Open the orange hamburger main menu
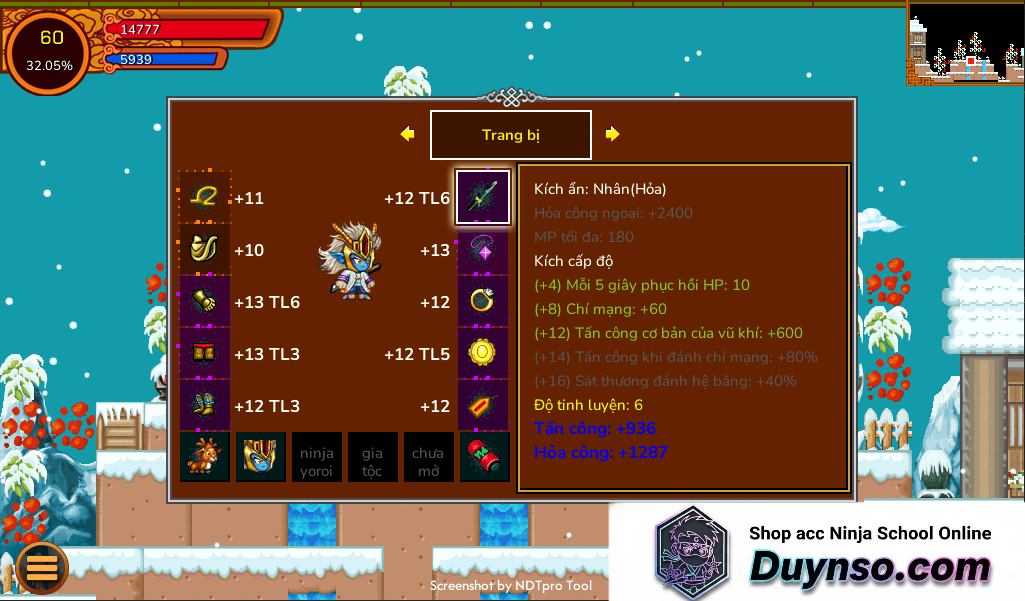1025x601 pixels. (41, 567)
